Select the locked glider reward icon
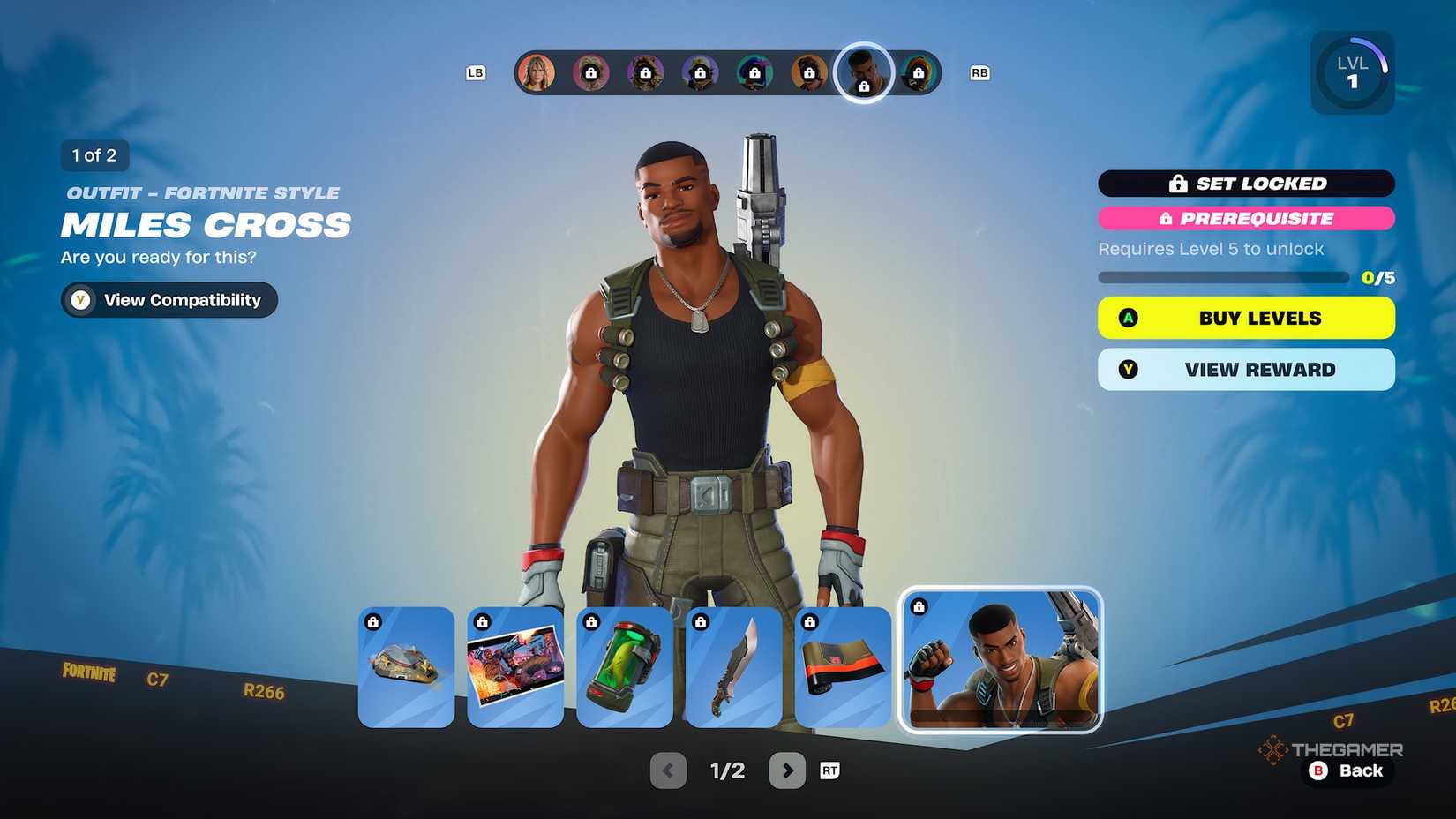This screenshot has width=1456, height=819. point(406,668)
